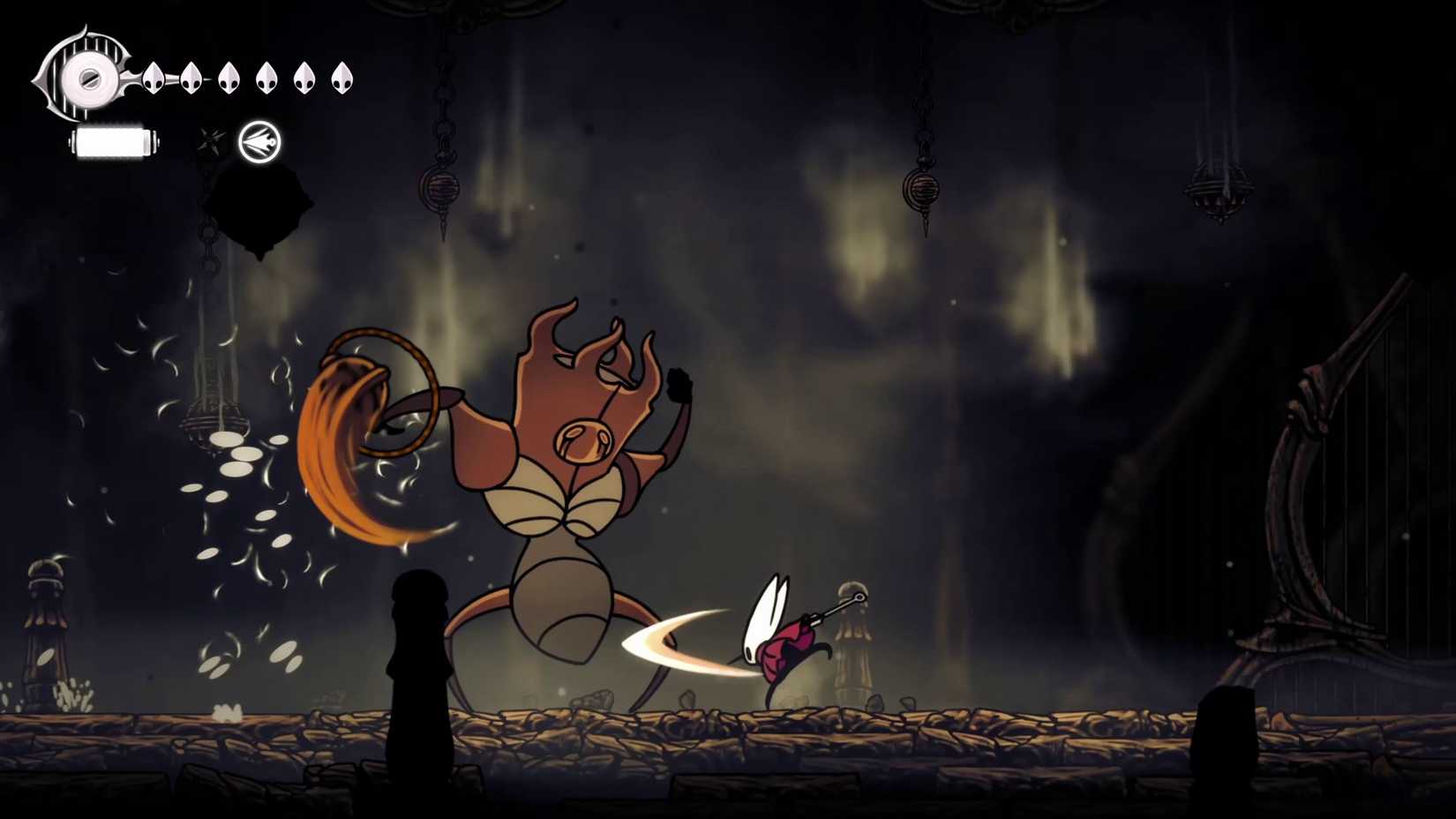Image resolution: width=1456 pixels, height=819 pixels.
Task: Click the last health mask in the row
Action: (x=341, y=78)
